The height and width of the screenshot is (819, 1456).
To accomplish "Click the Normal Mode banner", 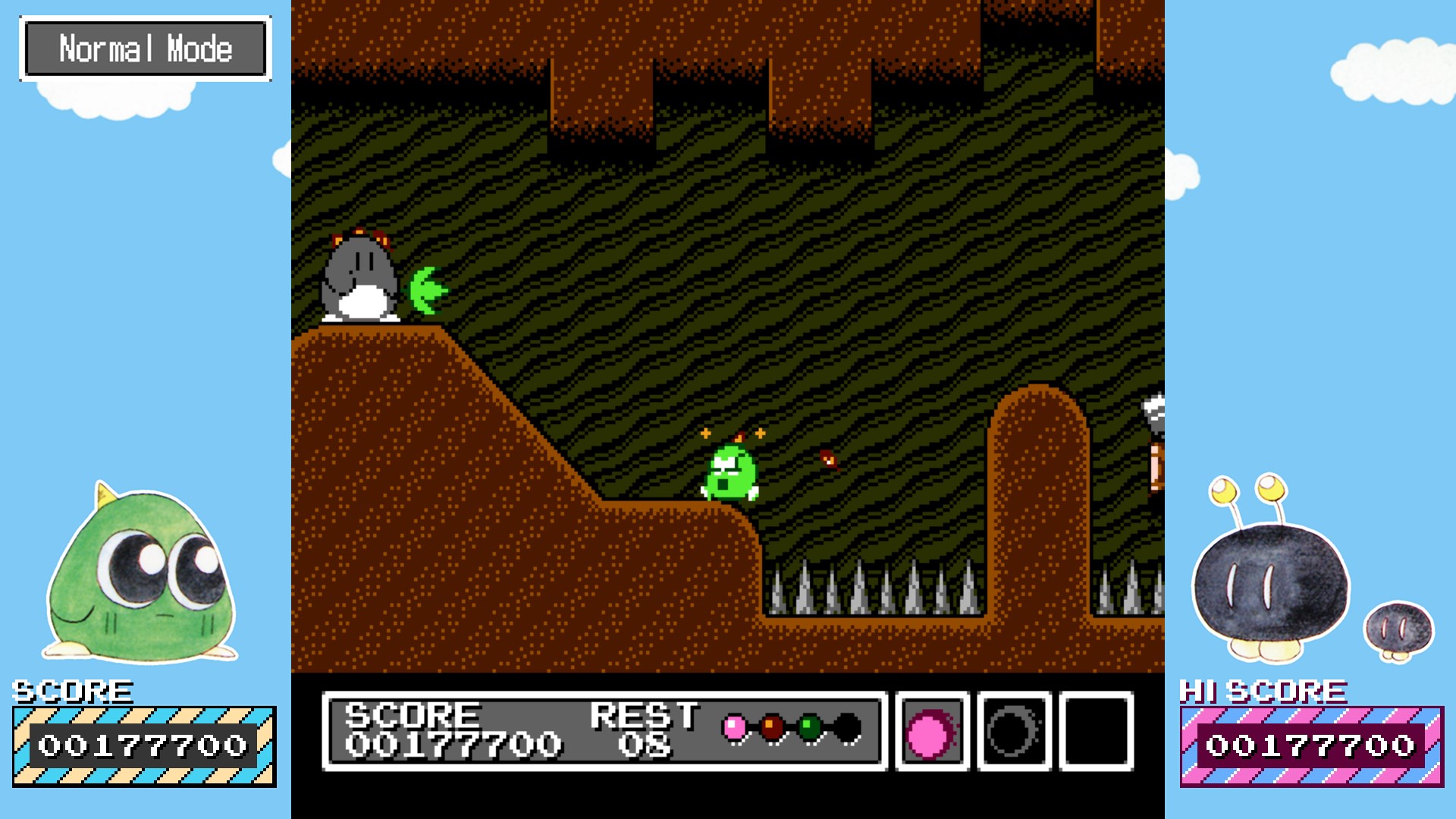I will click(146, 50).
